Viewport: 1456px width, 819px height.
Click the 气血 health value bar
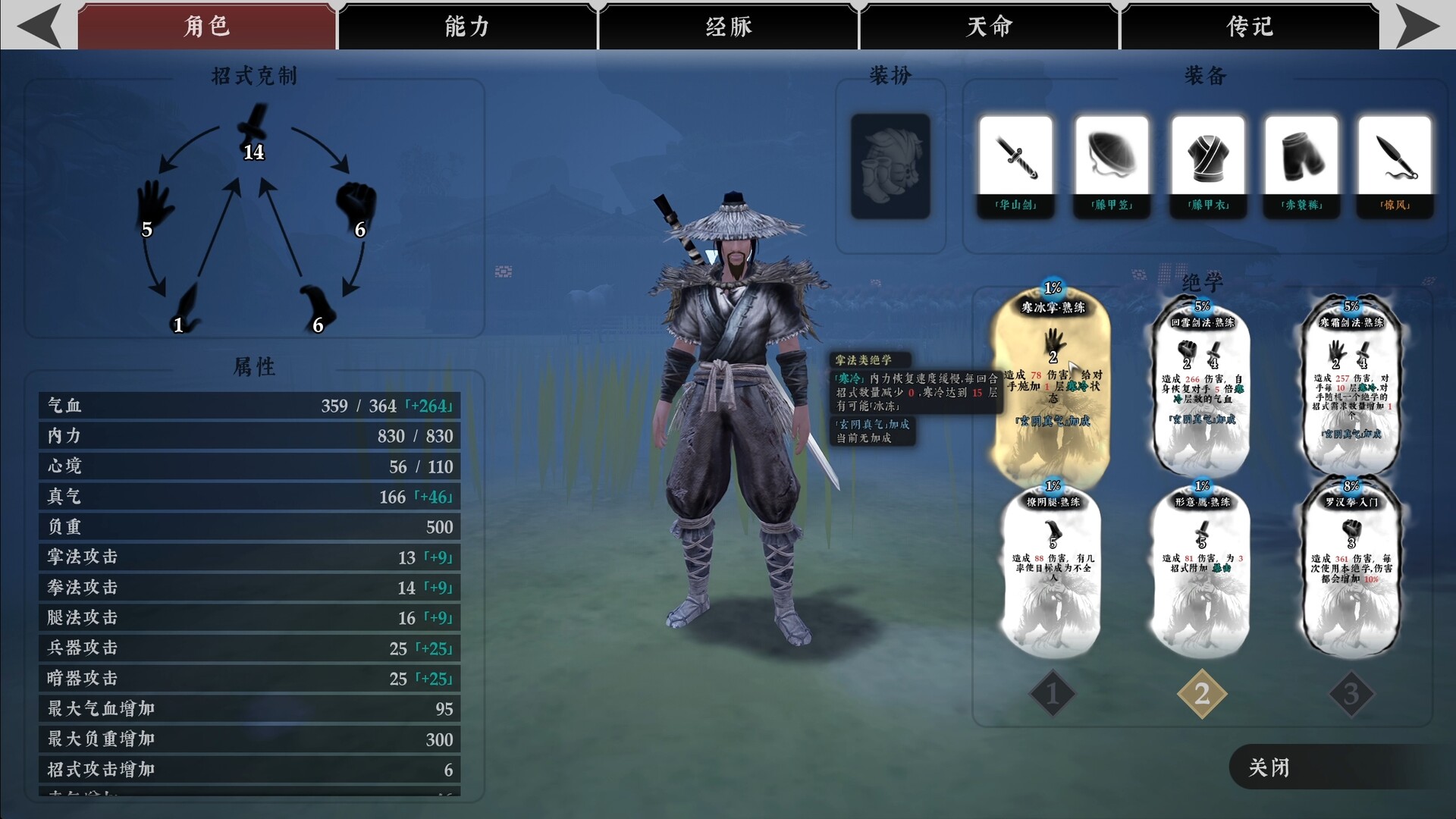coord(248,406)
